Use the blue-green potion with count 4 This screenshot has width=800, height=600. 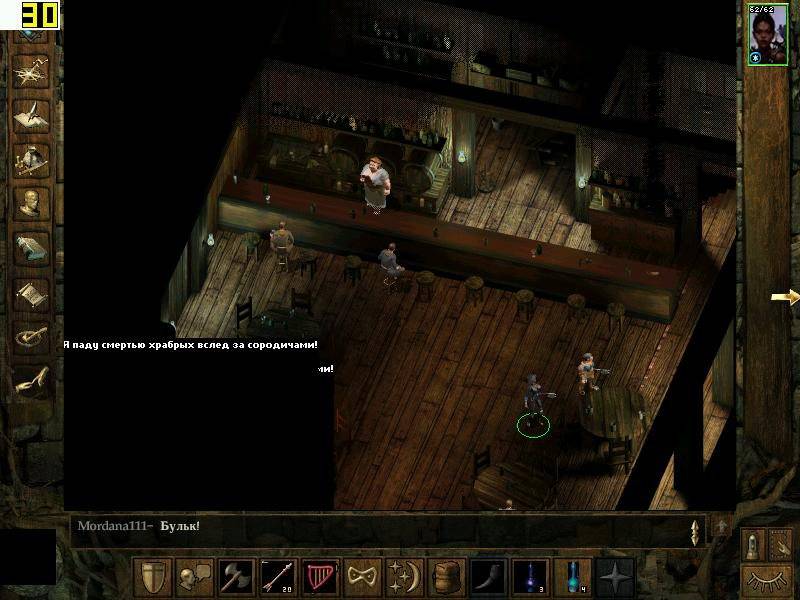pyautogui.click(x=572, y=577)
